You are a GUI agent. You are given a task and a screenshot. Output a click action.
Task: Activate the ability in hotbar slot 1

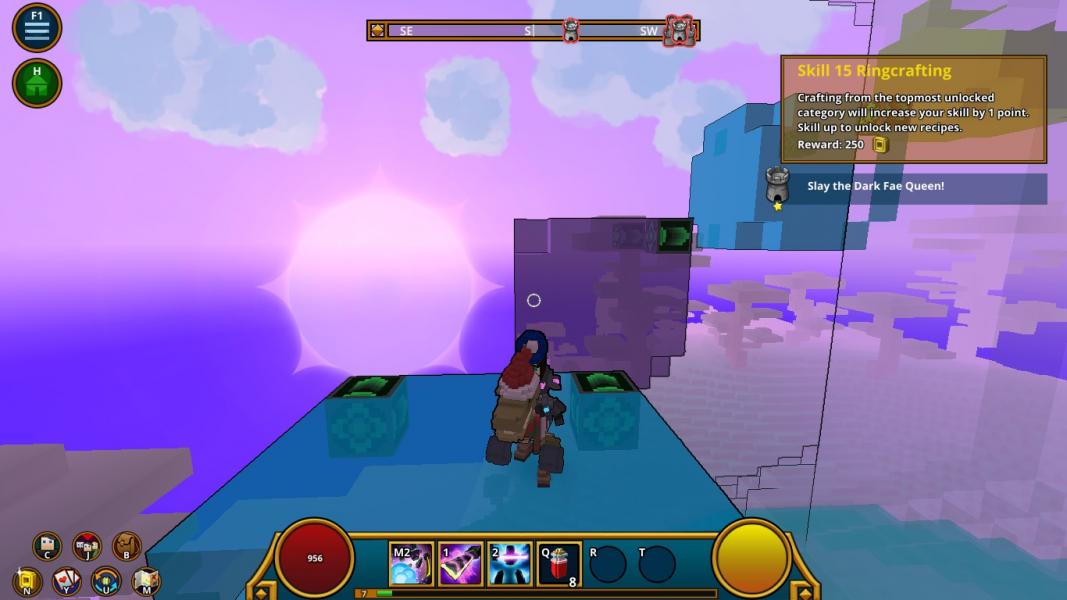click(460, 564)
